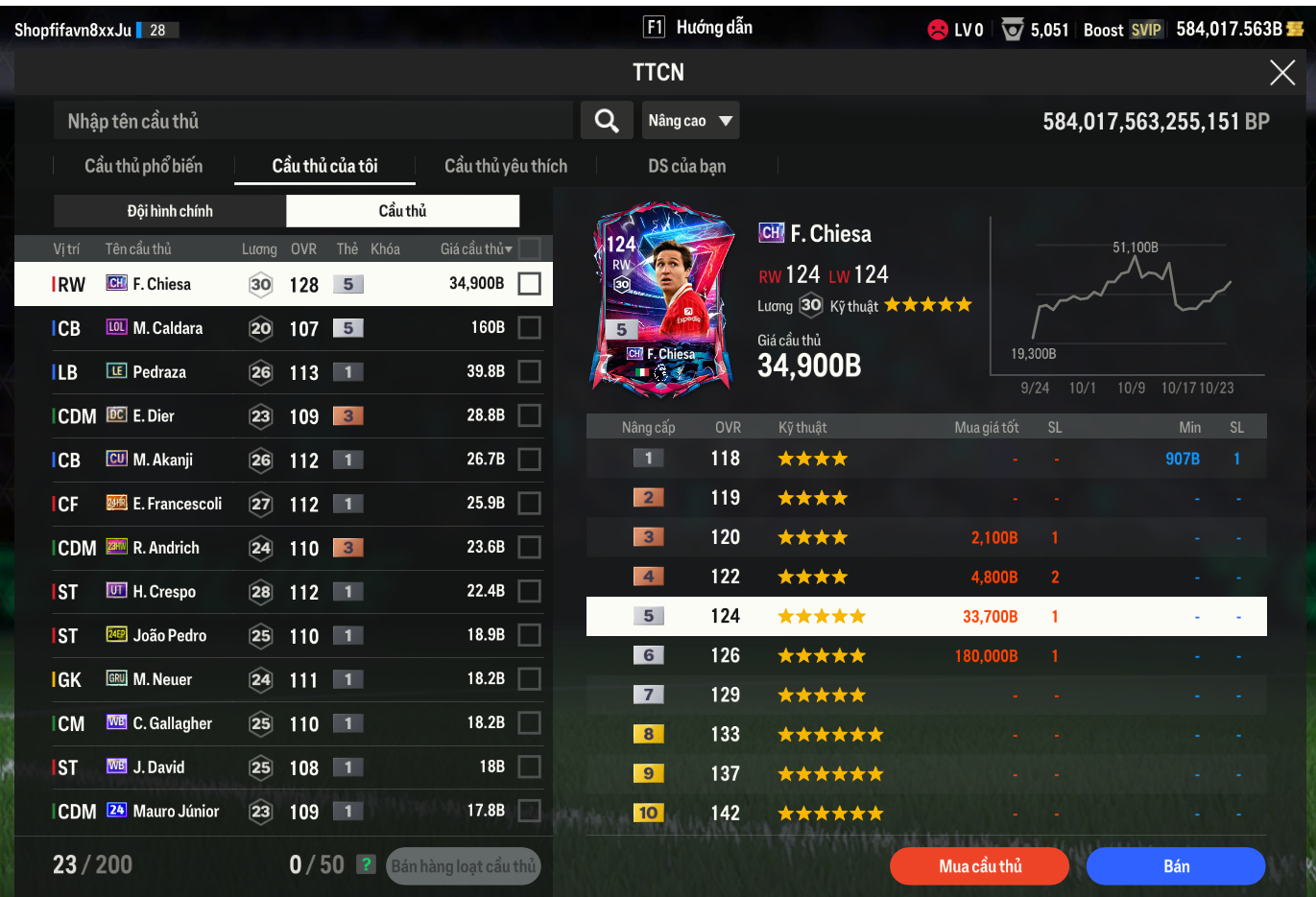This screenshot has height=897, width=1316.
Task: Switch to Cầu thủ yêu thích tab
Action: pyautogui.click(x=506, y=166)
